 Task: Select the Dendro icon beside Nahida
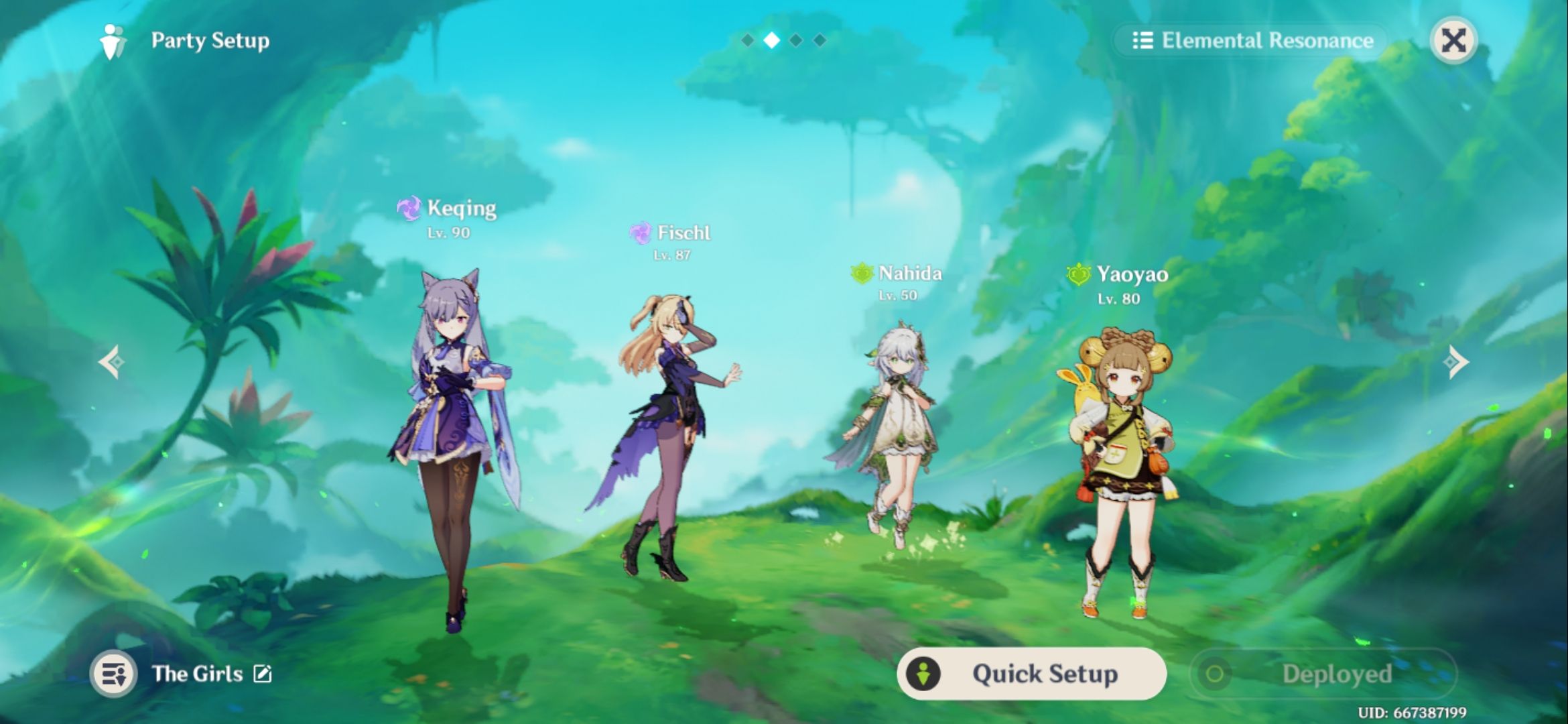pyautogui.click(x=863, y=274)
